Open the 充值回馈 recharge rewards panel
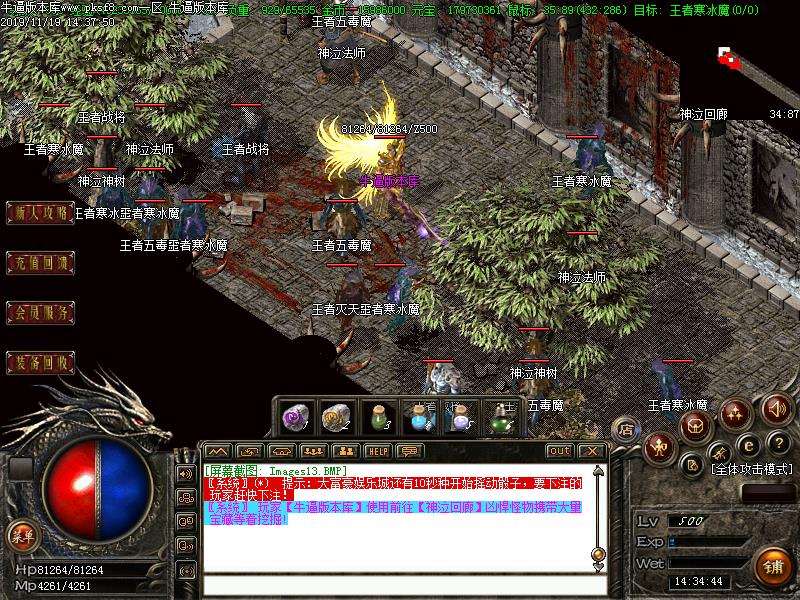 42,264
